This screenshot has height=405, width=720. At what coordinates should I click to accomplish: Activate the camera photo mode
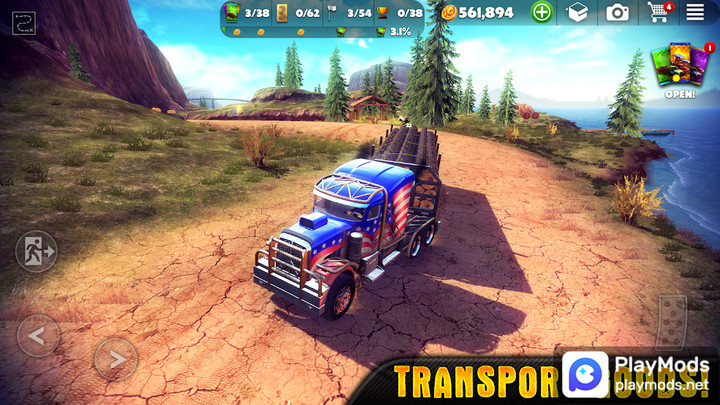pyautogui.click(x=618, y=12)
